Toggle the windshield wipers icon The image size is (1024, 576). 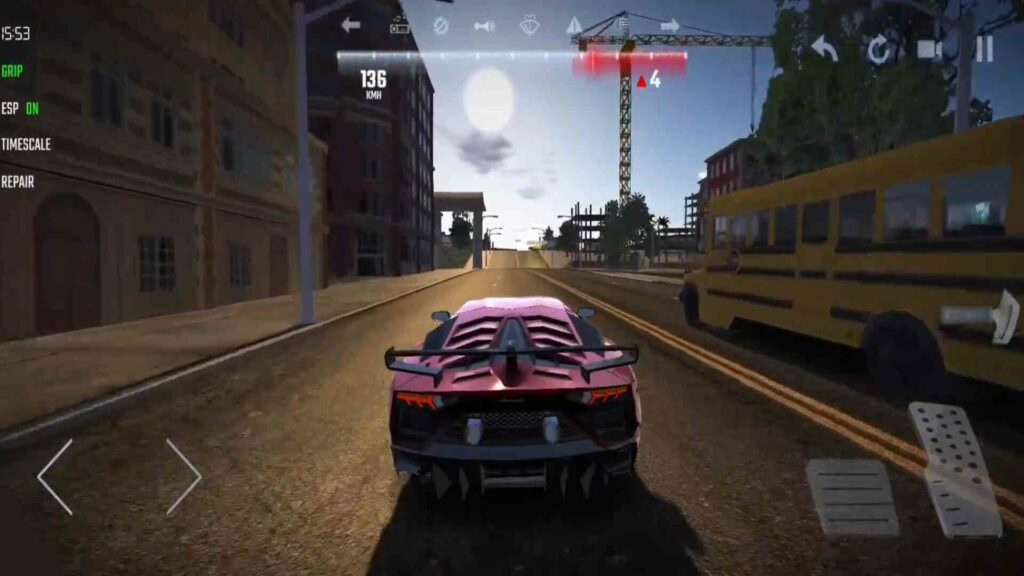tap(529, 25)
